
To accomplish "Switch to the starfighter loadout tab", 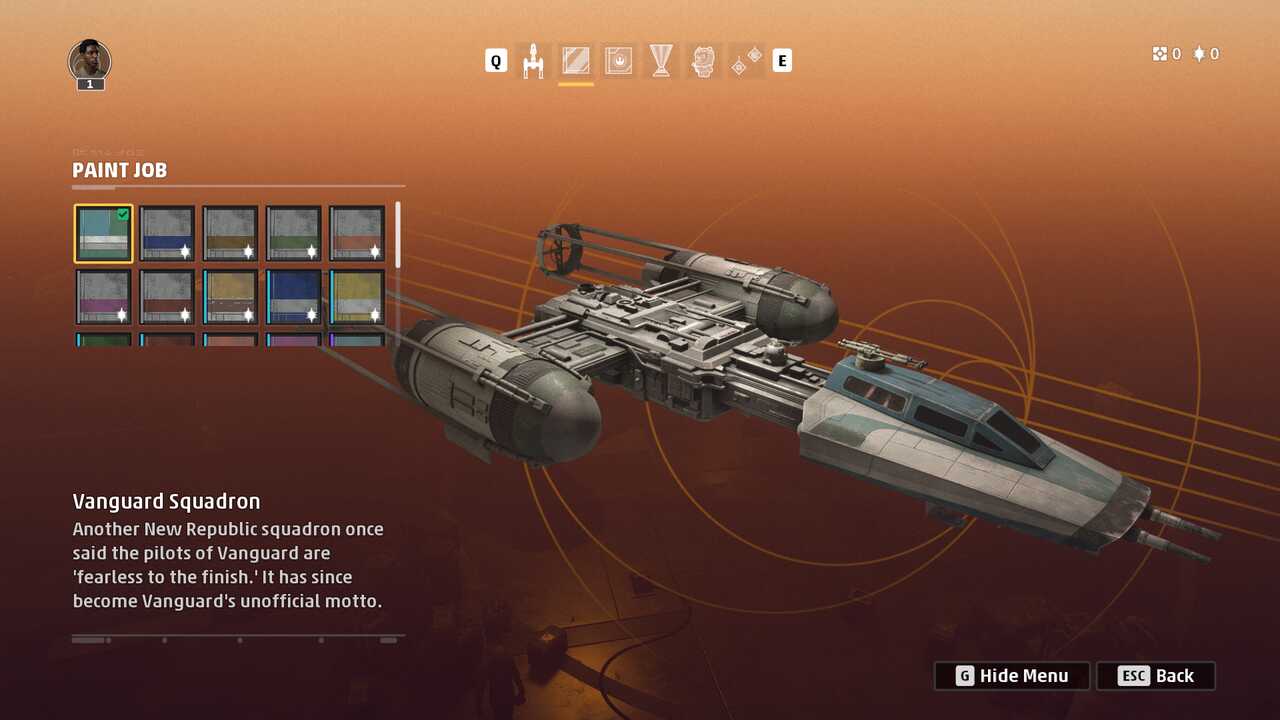I will [534, 61].
